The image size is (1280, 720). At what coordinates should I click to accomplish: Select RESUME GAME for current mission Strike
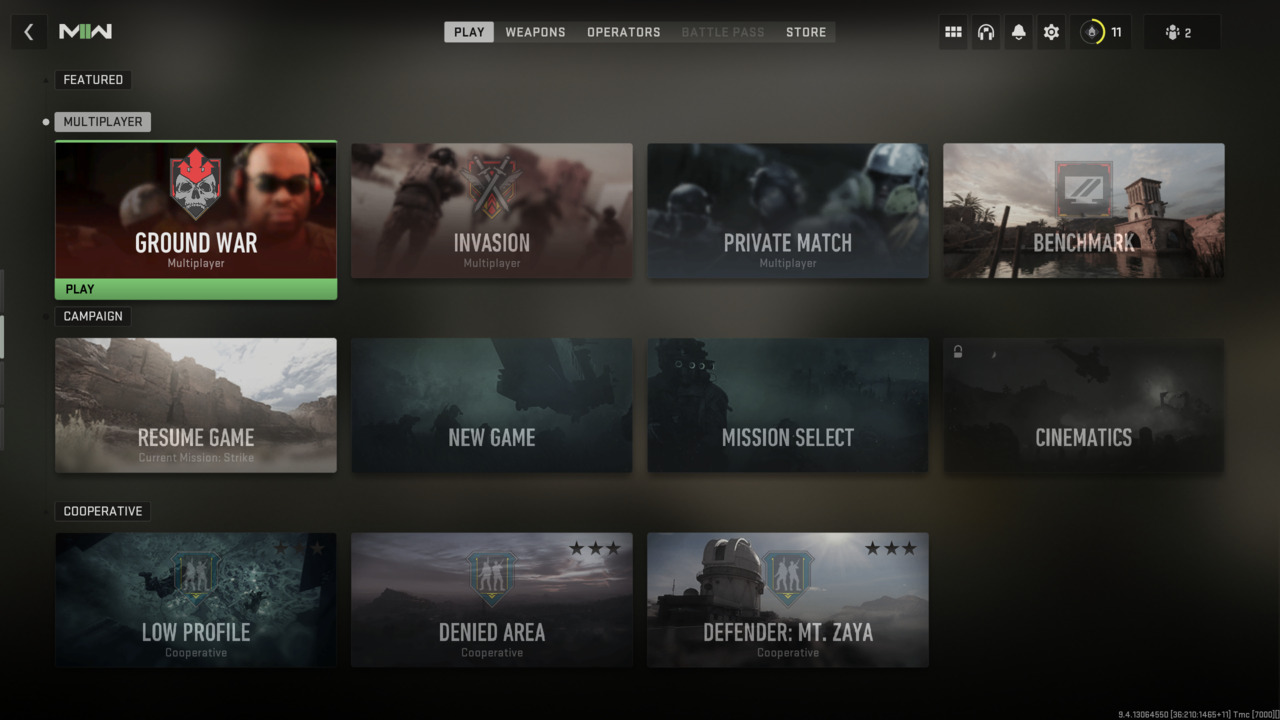coord(195,405)
